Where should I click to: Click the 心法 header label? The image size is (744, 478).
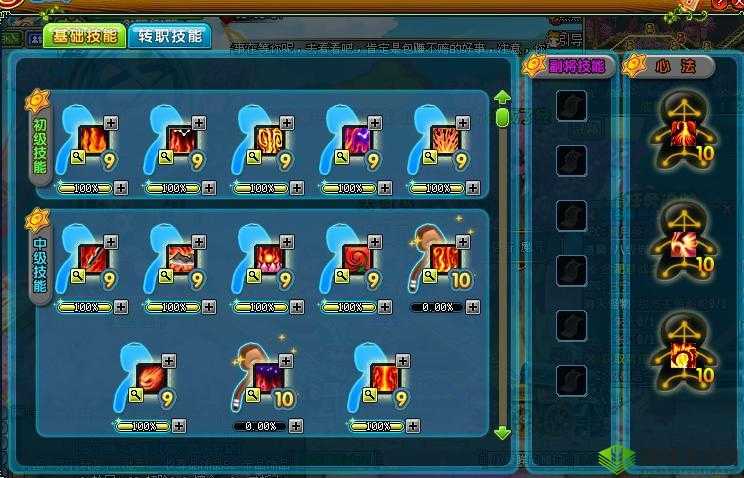pyautogui.click(x=676, y=67)
